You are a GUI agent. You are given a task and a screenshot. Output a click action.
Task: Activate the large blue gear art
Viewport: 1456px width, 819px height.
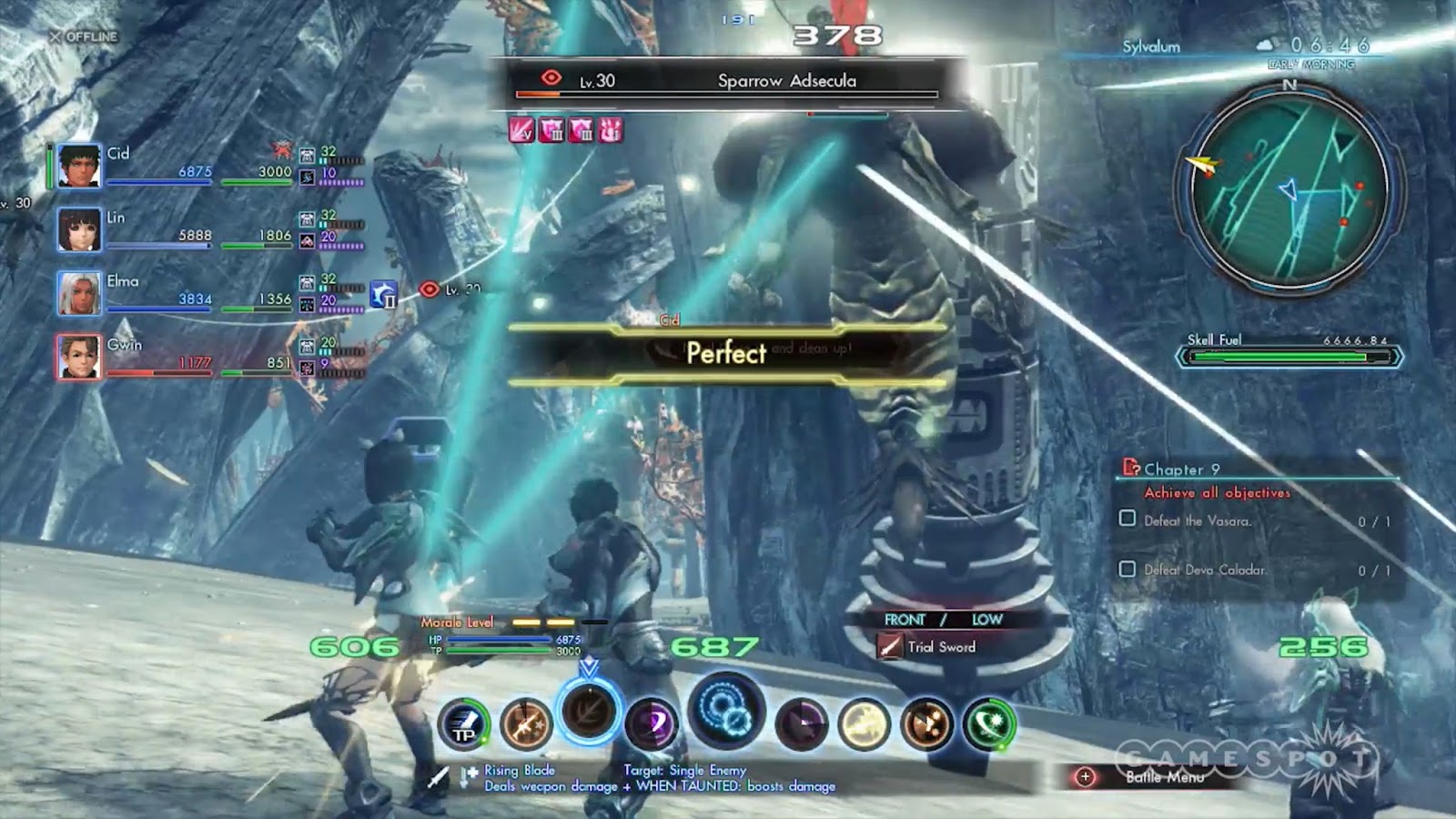click(x=725, y=713)
